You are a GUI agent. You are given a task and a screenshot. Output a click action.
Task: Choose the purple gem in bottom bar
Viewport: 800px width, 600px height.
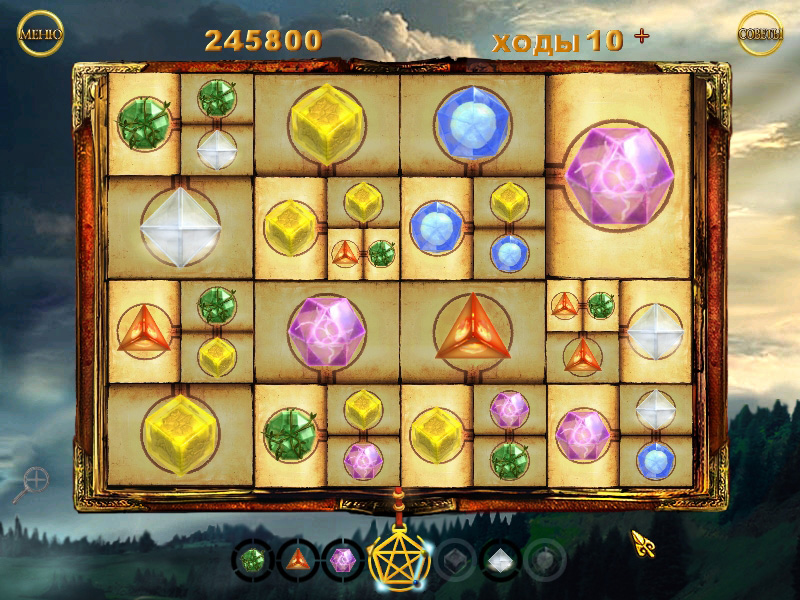coord(343,559)
